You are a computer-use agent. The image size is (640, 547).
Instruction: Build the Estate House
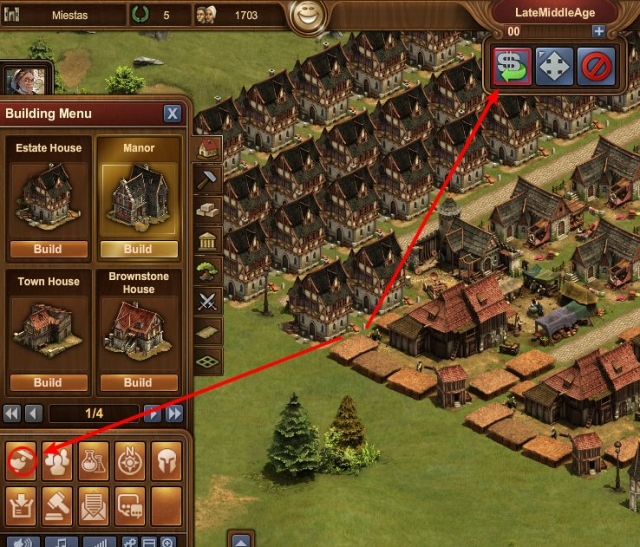pos(48,249)
